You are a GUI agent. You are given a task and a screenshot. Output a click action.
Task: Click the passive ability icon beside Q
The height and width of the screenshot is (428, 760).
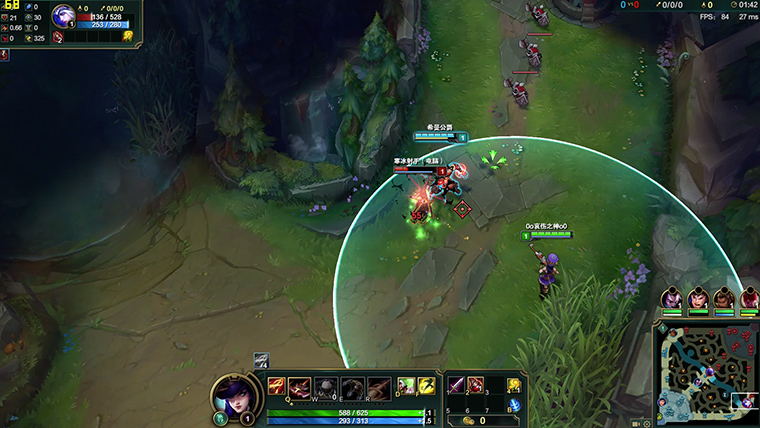275,385
